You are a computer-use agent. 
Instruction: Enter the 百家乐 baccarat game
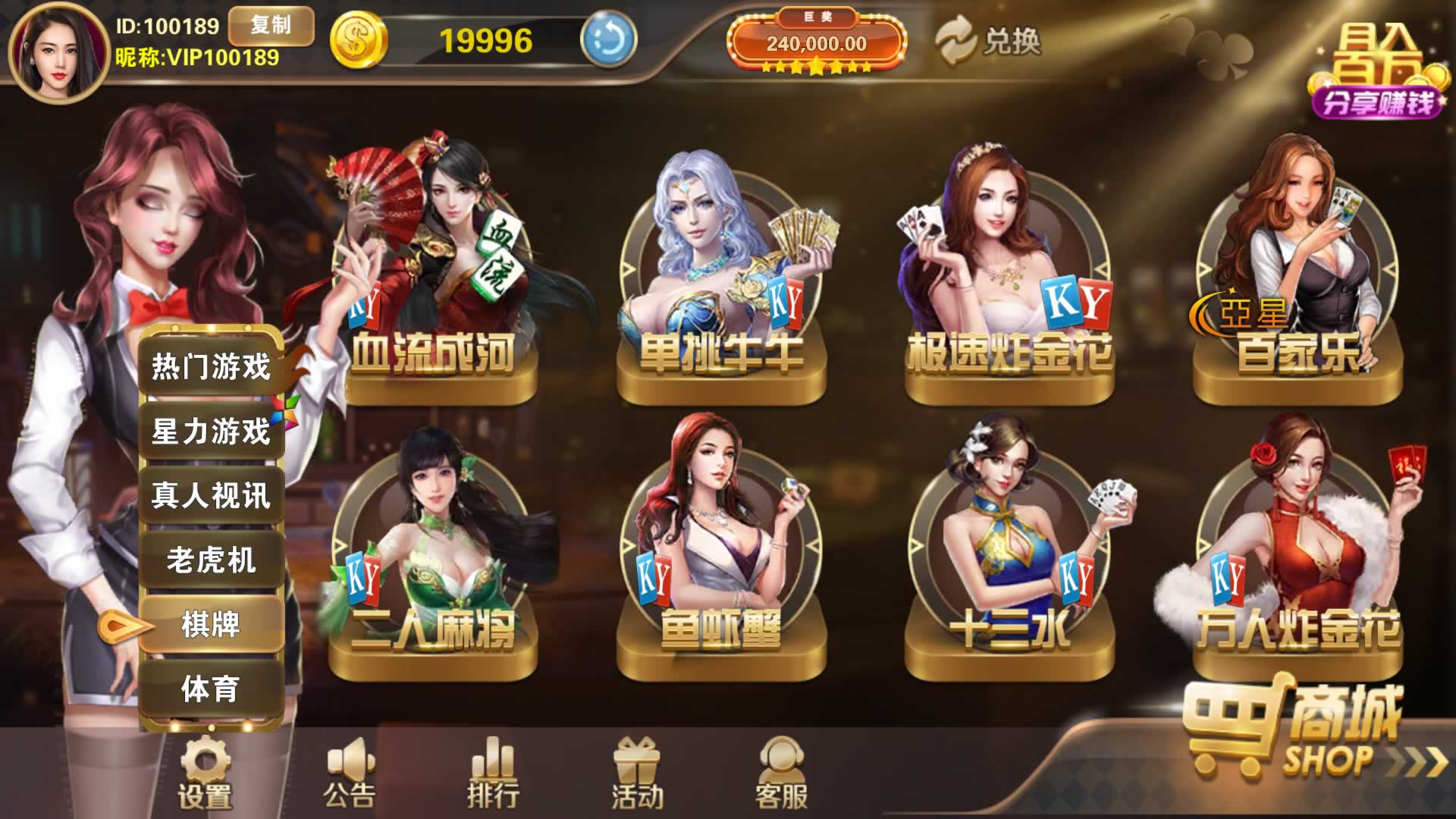1297,281
